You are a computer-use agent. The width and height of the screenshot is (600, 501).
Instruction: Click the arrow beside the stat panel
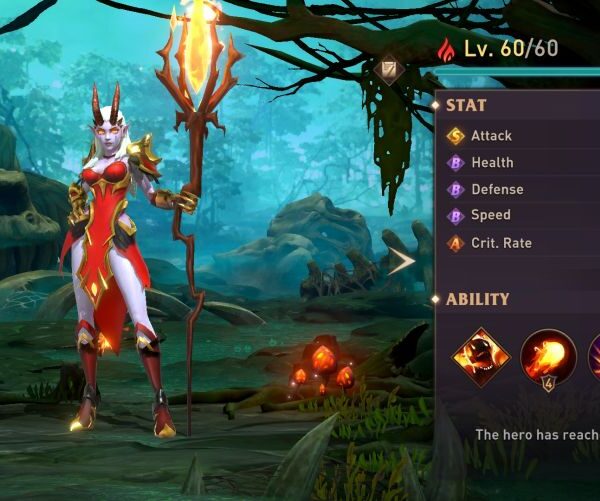point(402,262)
